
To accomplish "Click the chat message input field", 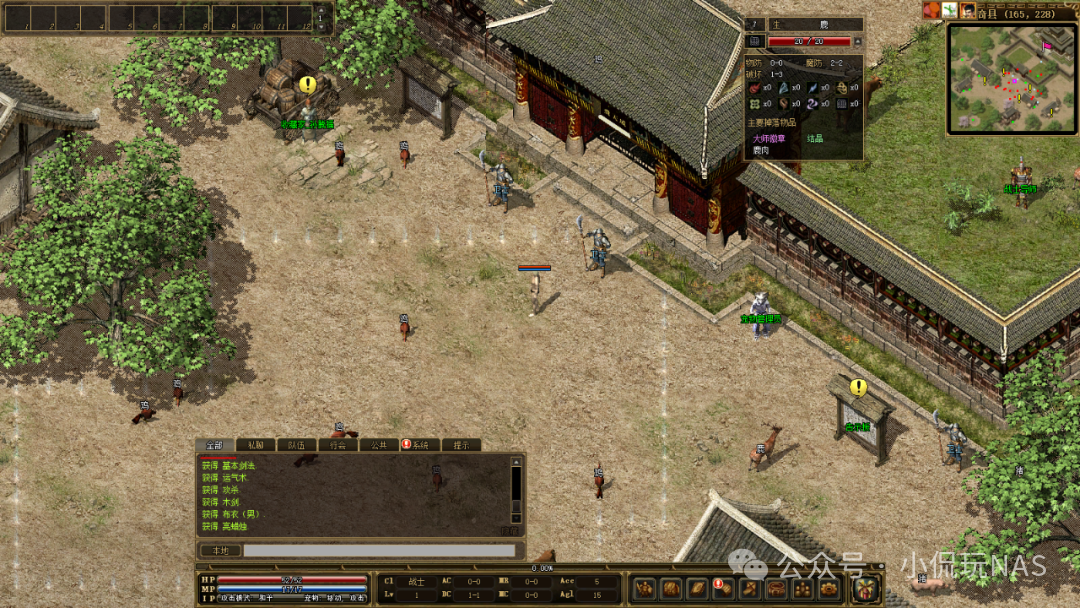I will (380, 550).
